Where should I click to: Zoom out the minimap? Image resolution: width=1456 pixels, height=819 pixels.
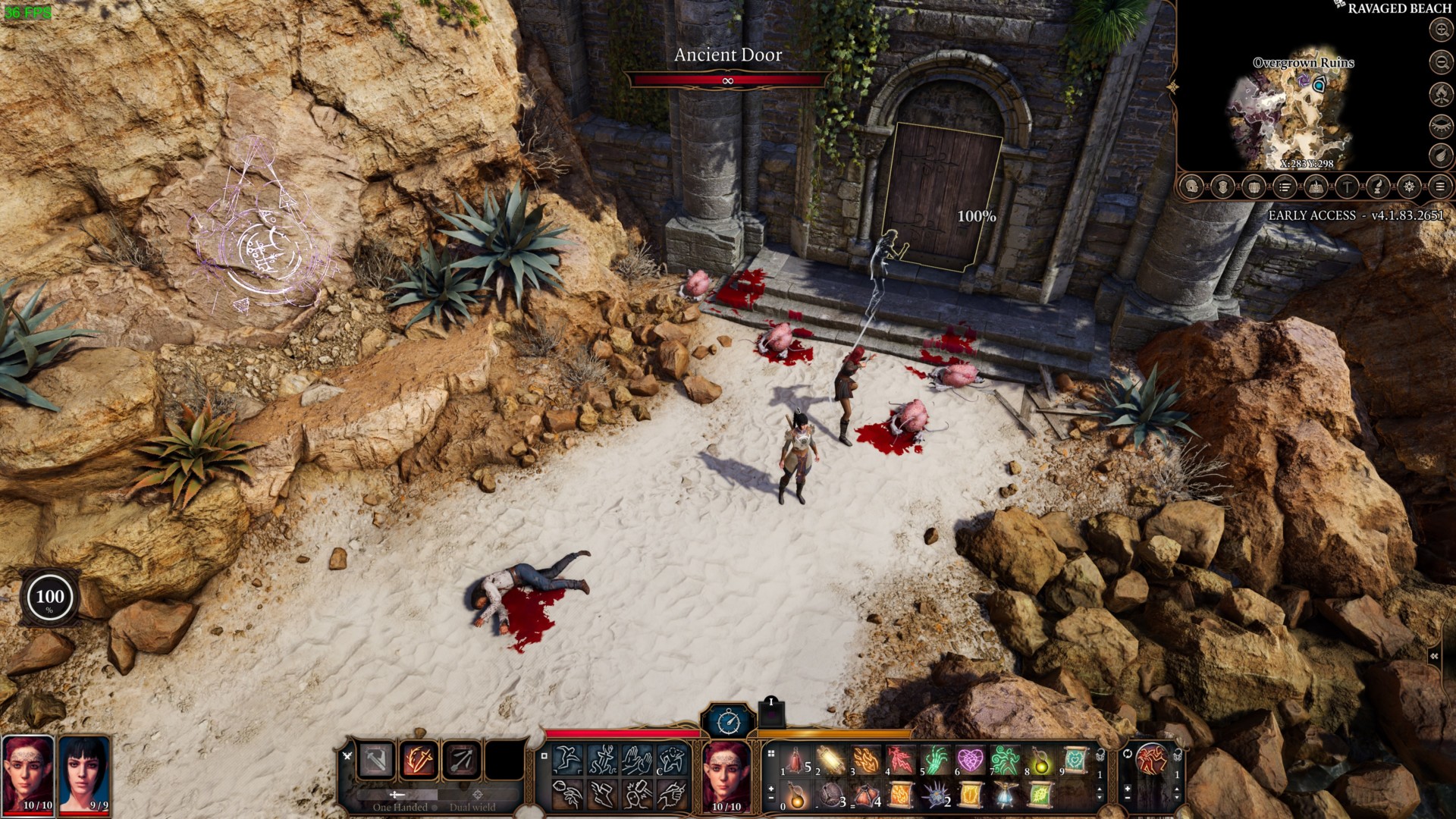(x=1440, y=61)
